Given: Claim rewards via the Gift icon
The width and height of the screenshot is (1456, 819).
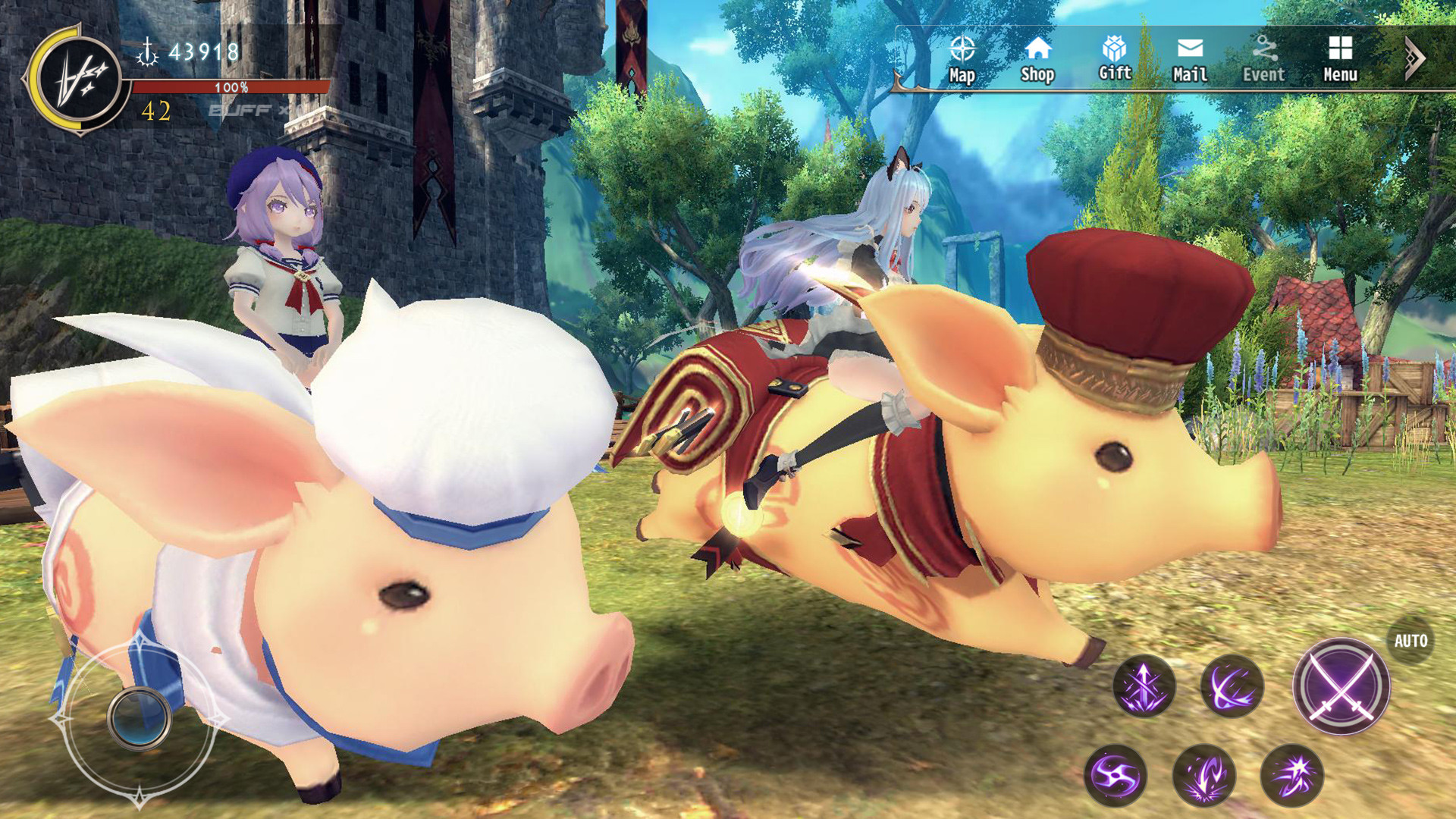Looking at the screenshot, I should (1114, 61).
